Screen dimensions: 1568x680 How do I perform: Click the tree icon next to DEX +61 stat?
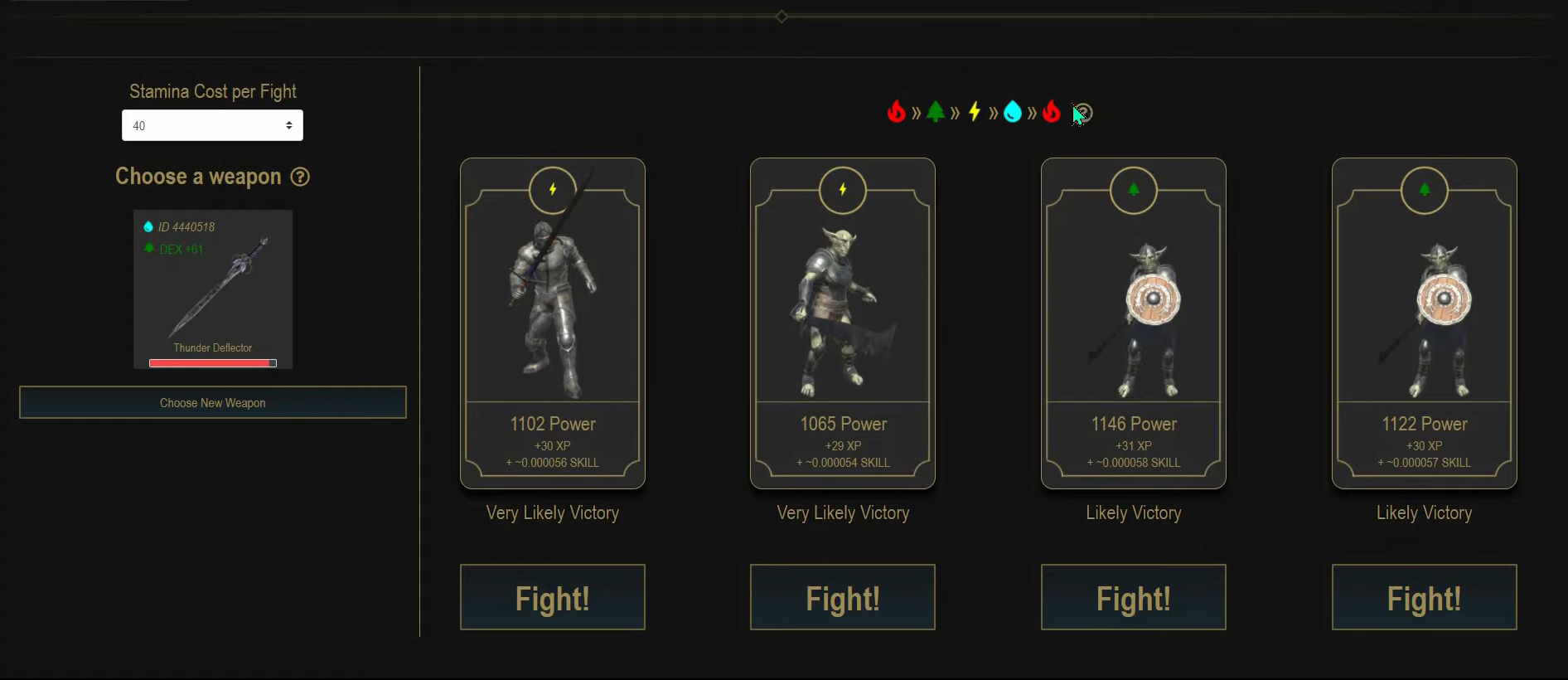click(150, 248)
